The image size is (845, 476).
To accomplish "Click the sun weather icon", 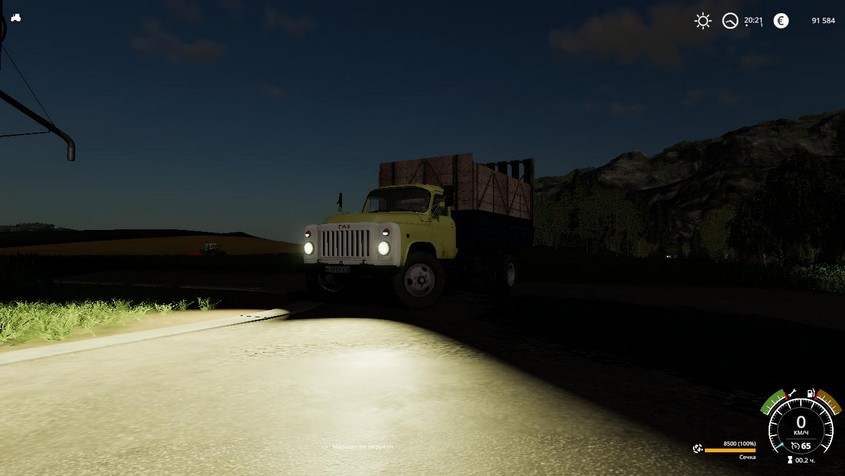I will coord(703,20).
